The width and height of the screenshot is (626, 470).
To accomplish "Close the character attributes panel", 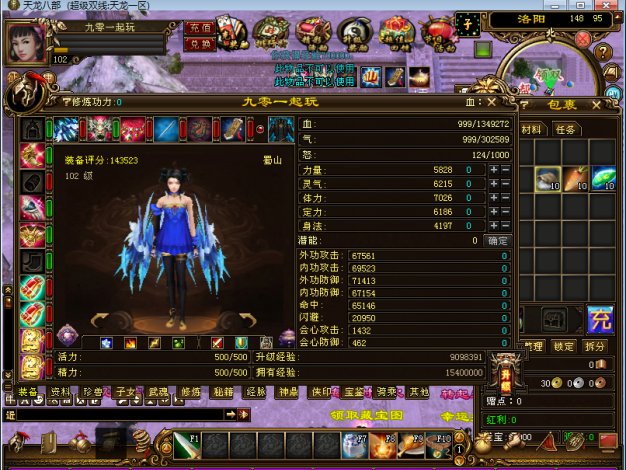I will [491, 101].
